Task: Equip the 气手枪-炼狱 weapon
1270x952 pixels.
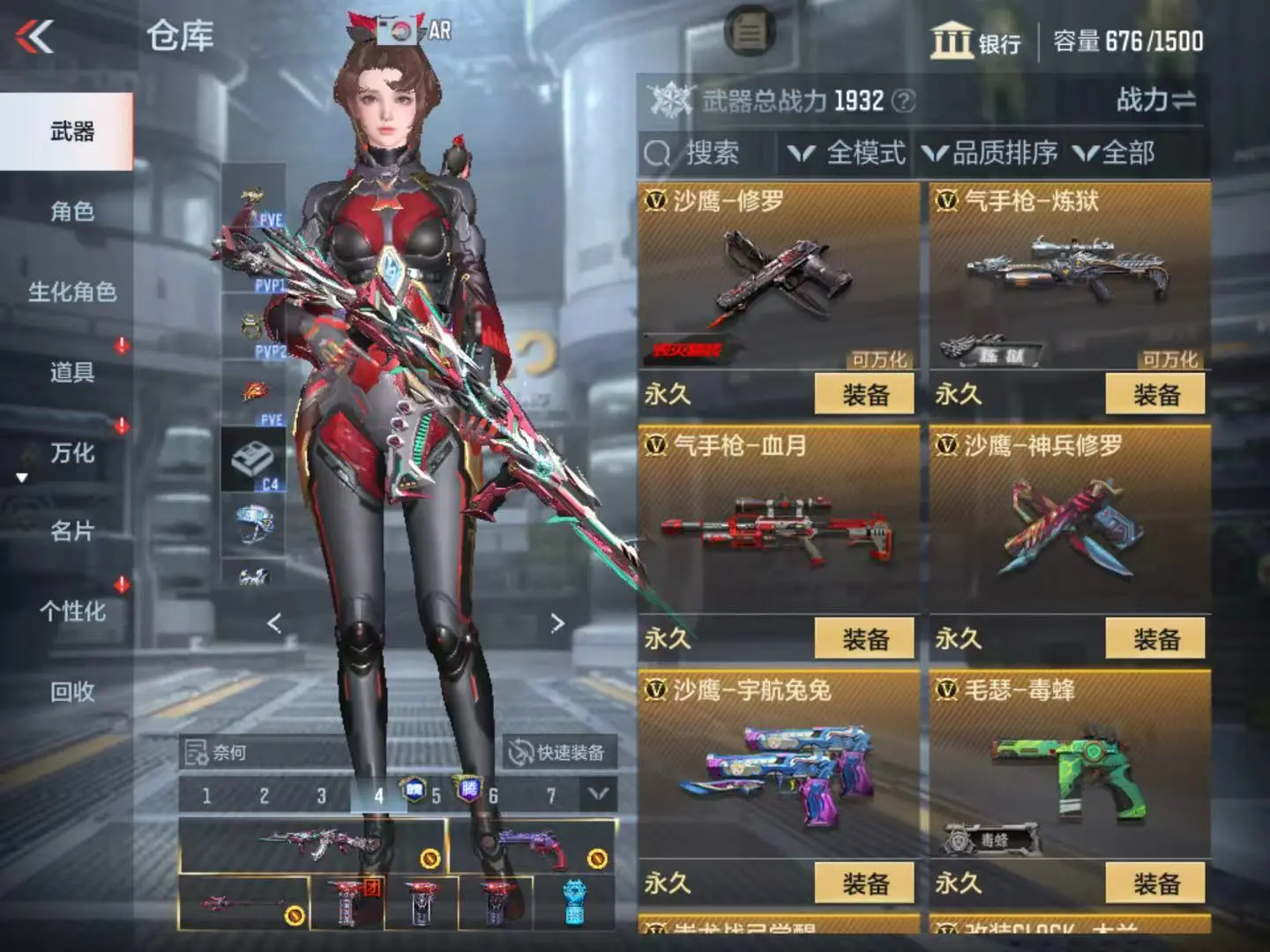Action: tap(1155, 394)
